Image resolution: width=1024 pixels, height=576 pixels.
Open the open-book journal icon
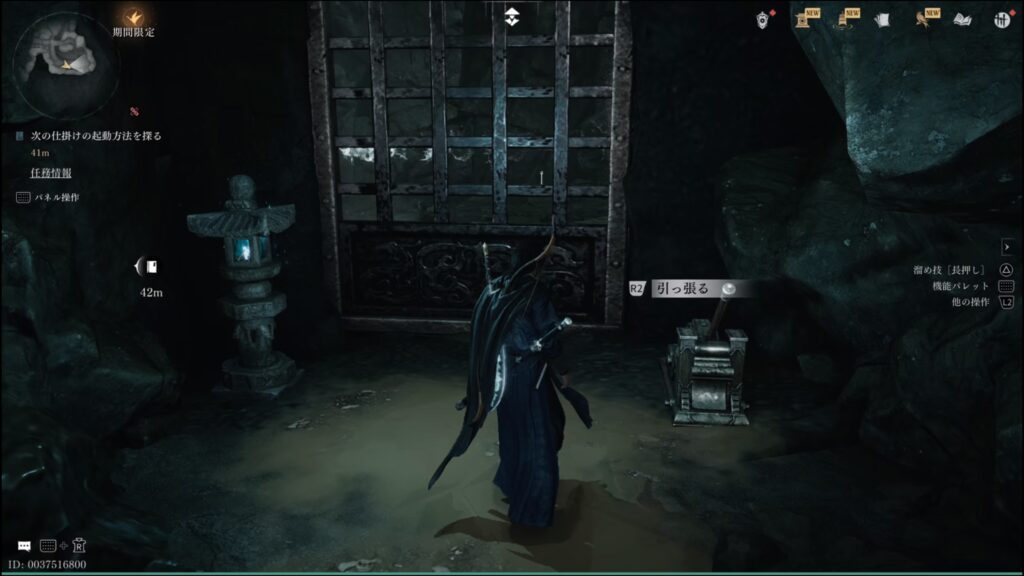click(962, 19)
